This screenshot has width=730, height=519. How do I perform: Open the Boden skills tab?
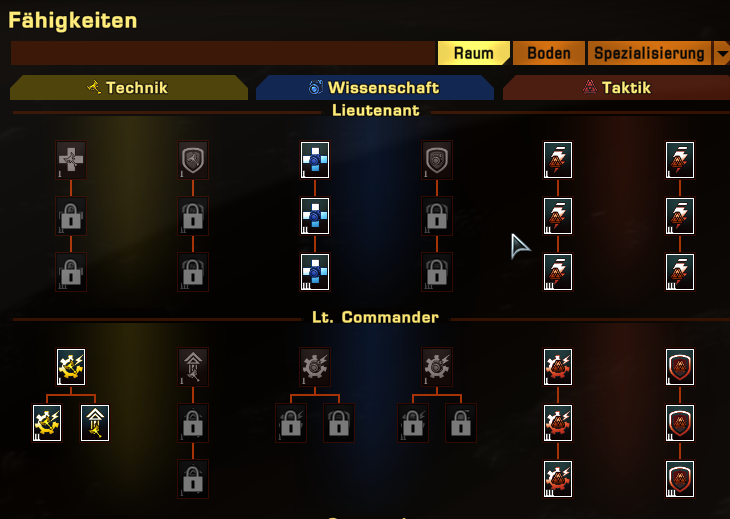(549, 53)
